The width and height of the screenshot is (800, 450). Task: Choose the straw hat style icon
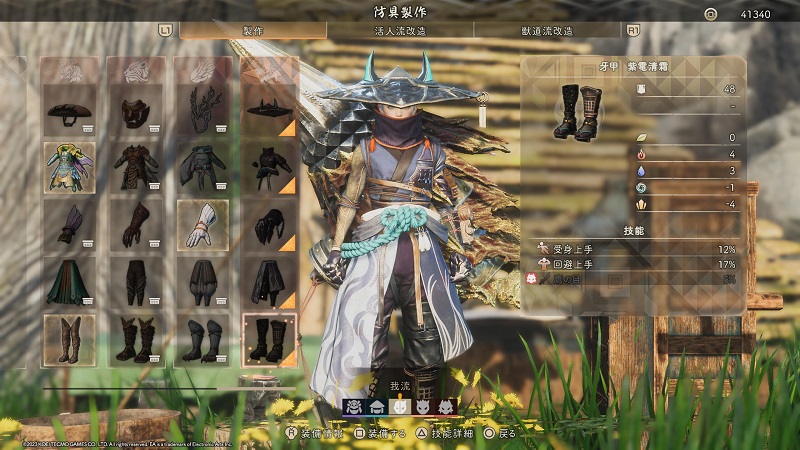pos(377,406)
